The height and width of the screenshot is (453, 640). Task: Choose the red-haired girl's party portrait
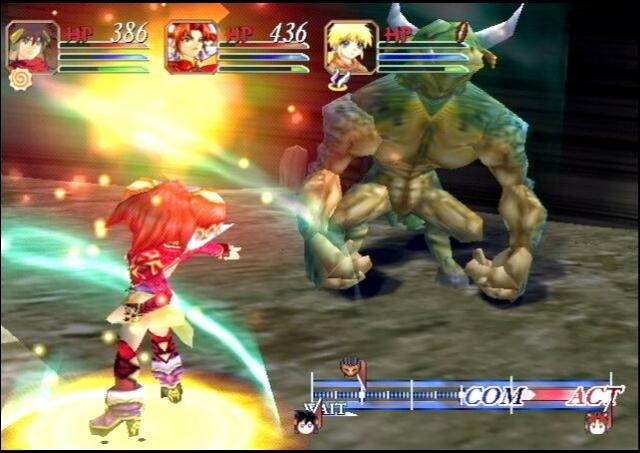point(191,47)
